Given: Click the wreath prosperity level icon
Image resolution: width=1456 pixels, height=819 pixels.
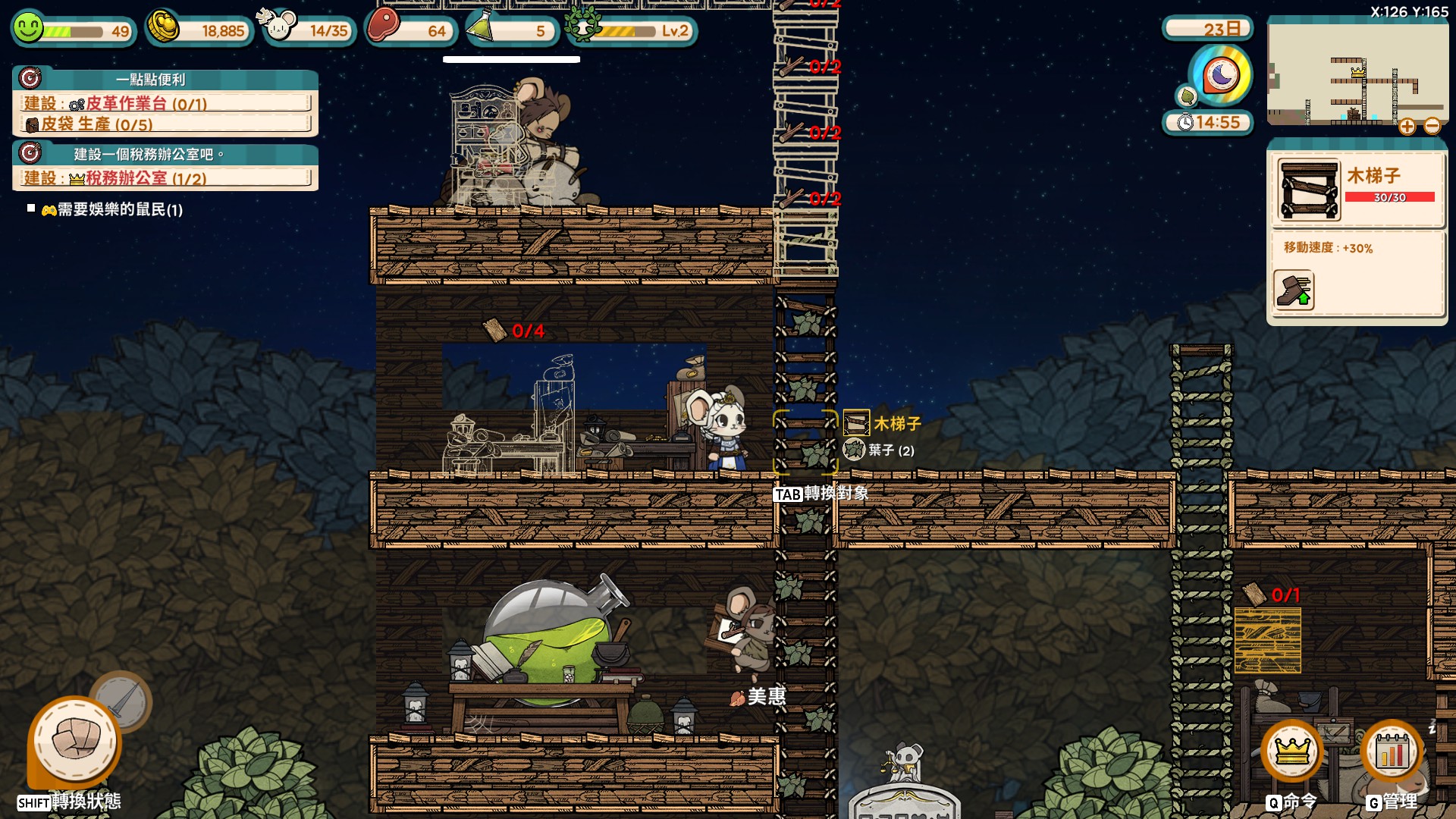Looking at the screenshot, I should [582, 27].
